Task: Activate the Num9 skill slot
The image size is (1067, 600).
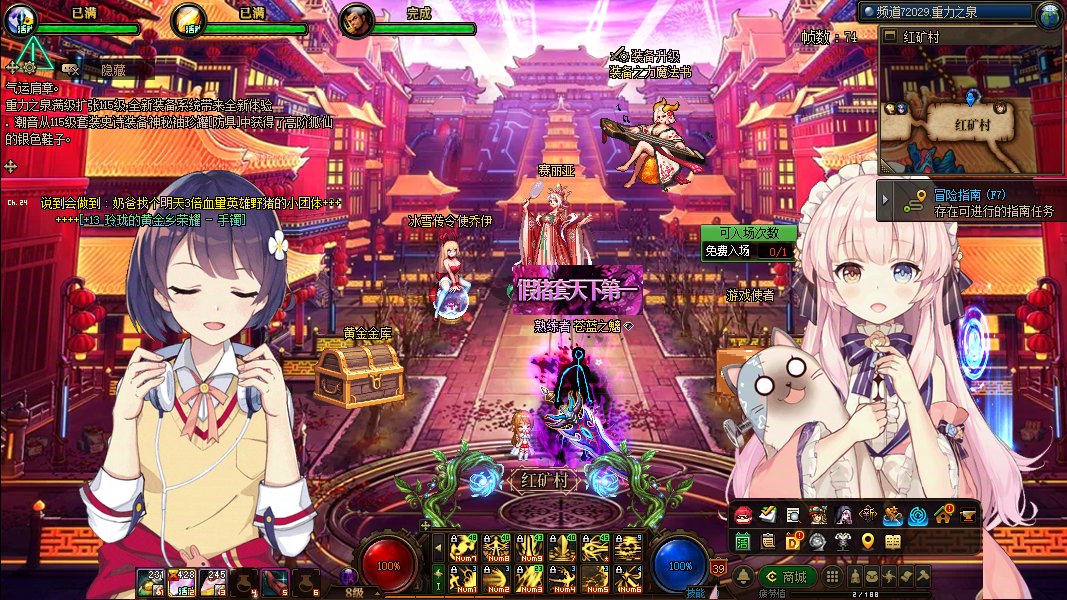Action: coord(529,548)
